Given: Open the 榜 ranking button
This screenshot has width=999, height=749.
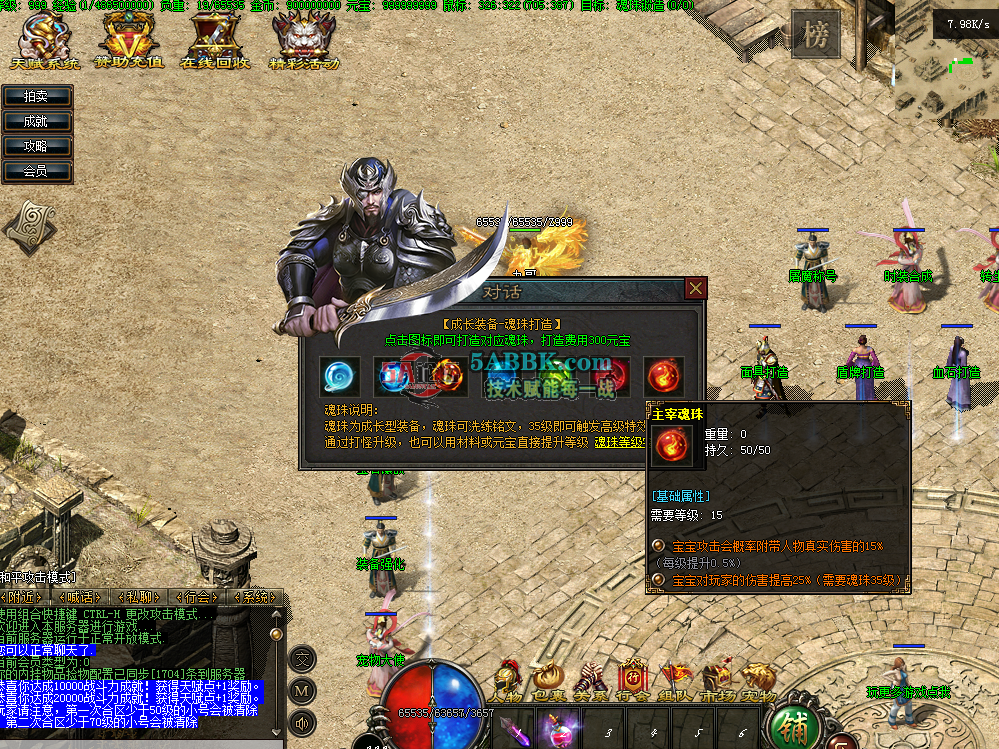Looking at the screenshot, I should (816, 37).
